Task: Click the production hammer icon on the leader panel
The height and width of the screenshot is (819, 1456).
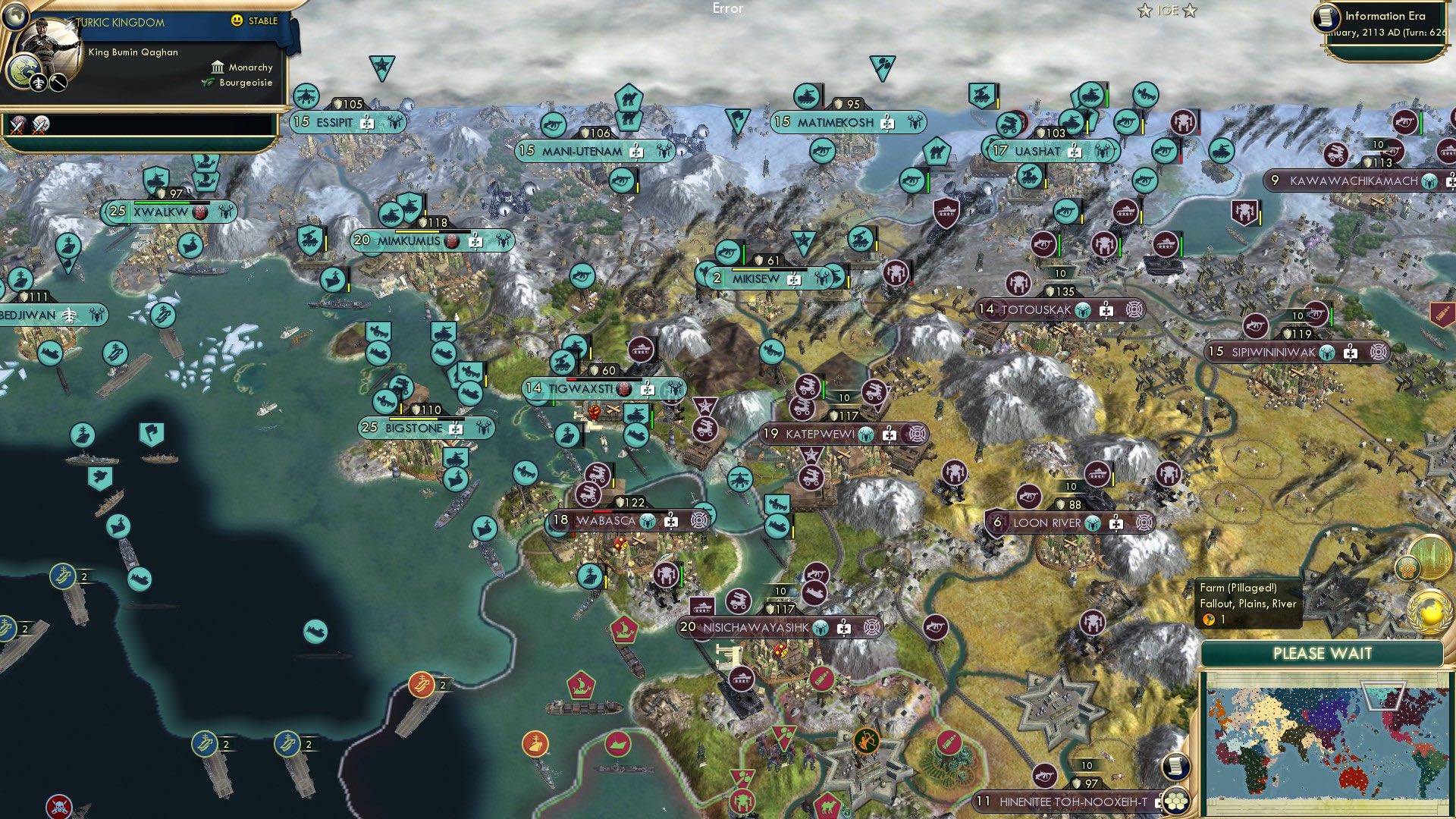Action: [57, 83]
